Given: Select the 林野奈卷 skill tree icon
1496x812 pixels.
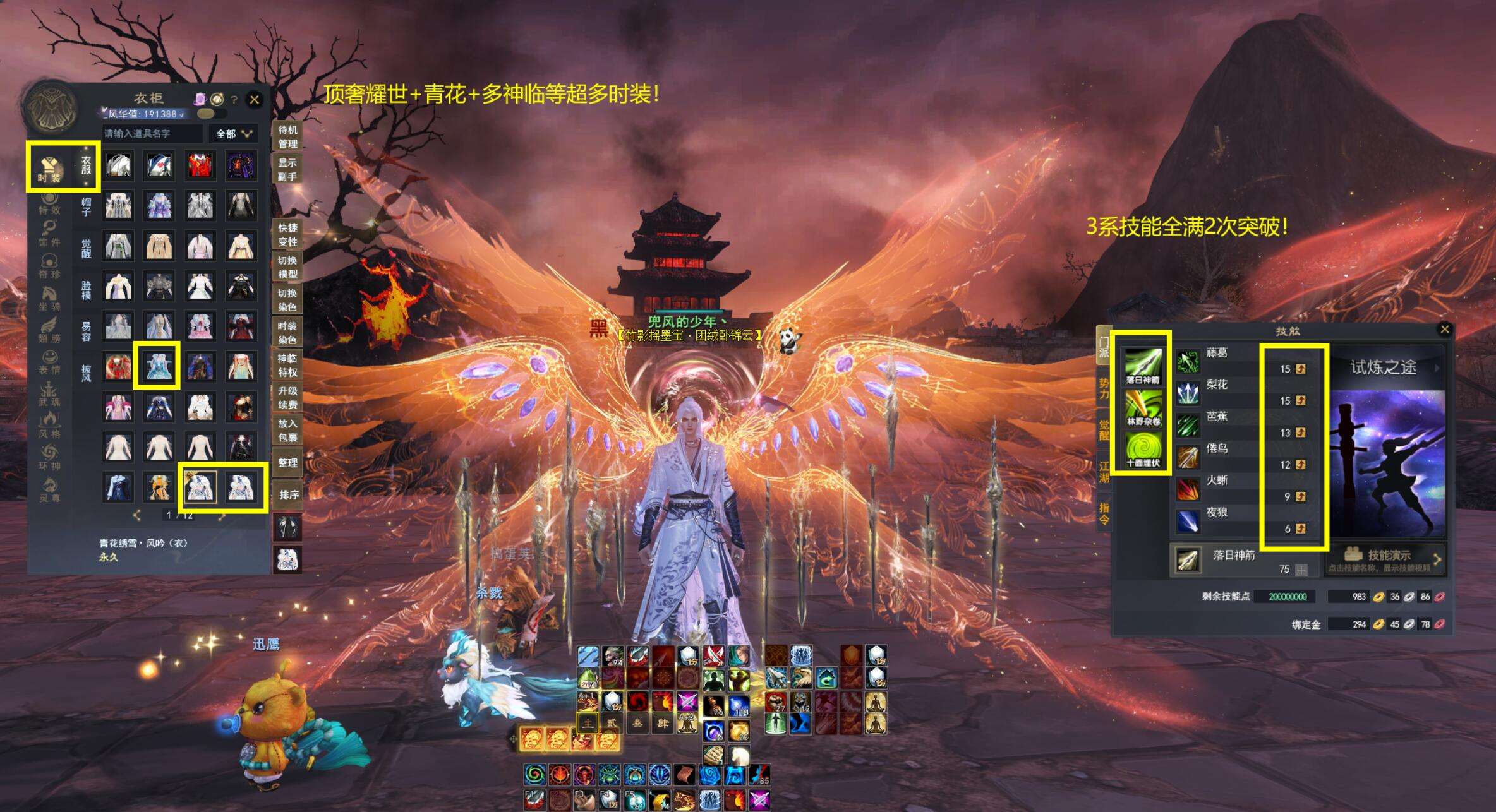Looking at the screenshot, I should click(x=1143, y=407).
